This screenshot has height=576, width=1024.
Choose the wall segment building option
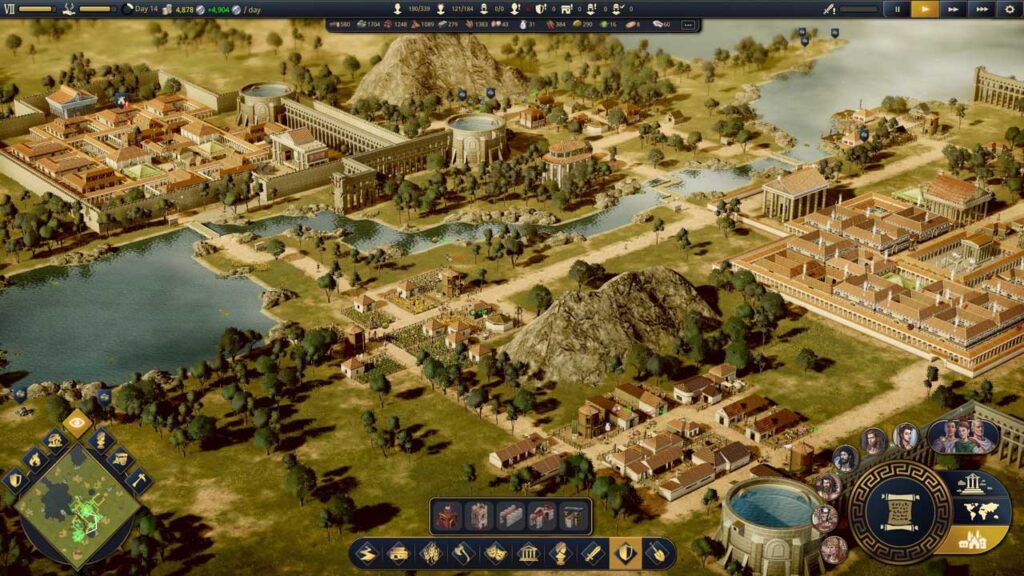tap(510, 516)
